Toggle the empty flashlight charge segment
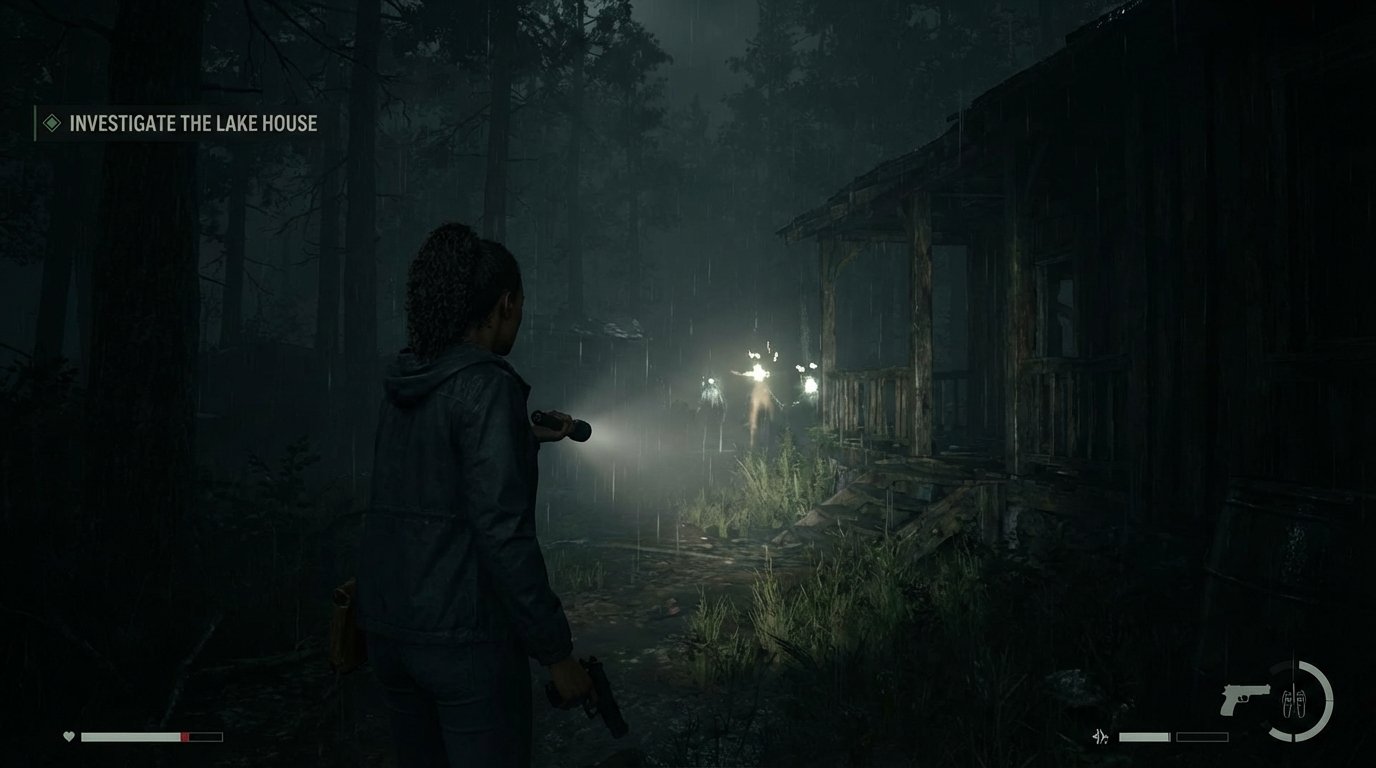1376x768 pixels. [x=1202, y=736]
